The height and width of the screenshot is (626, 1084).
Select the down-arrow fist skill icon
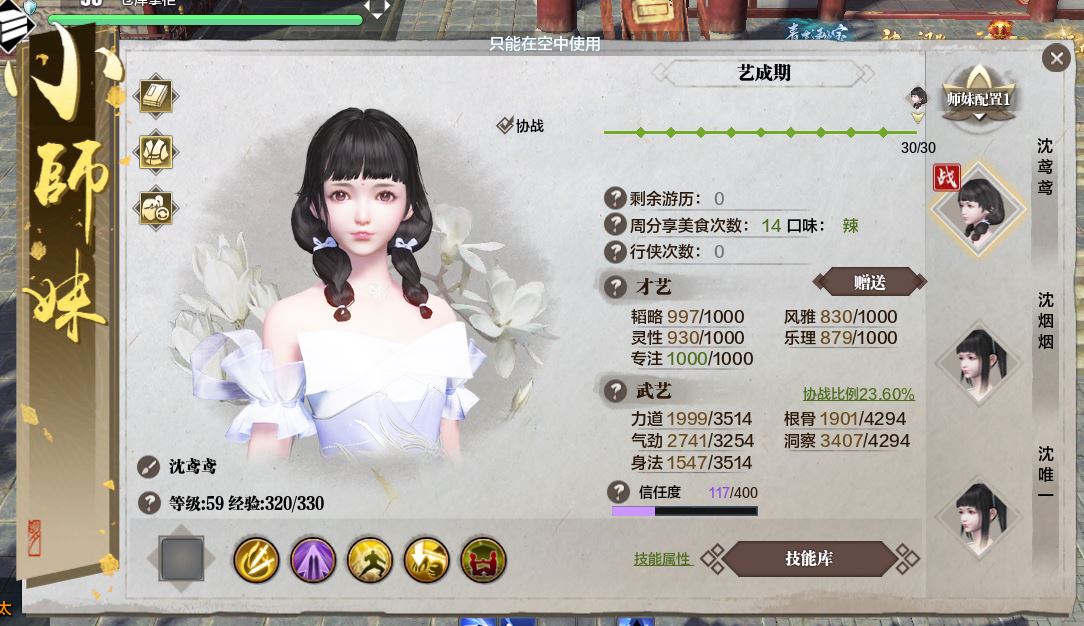(426, 559)
